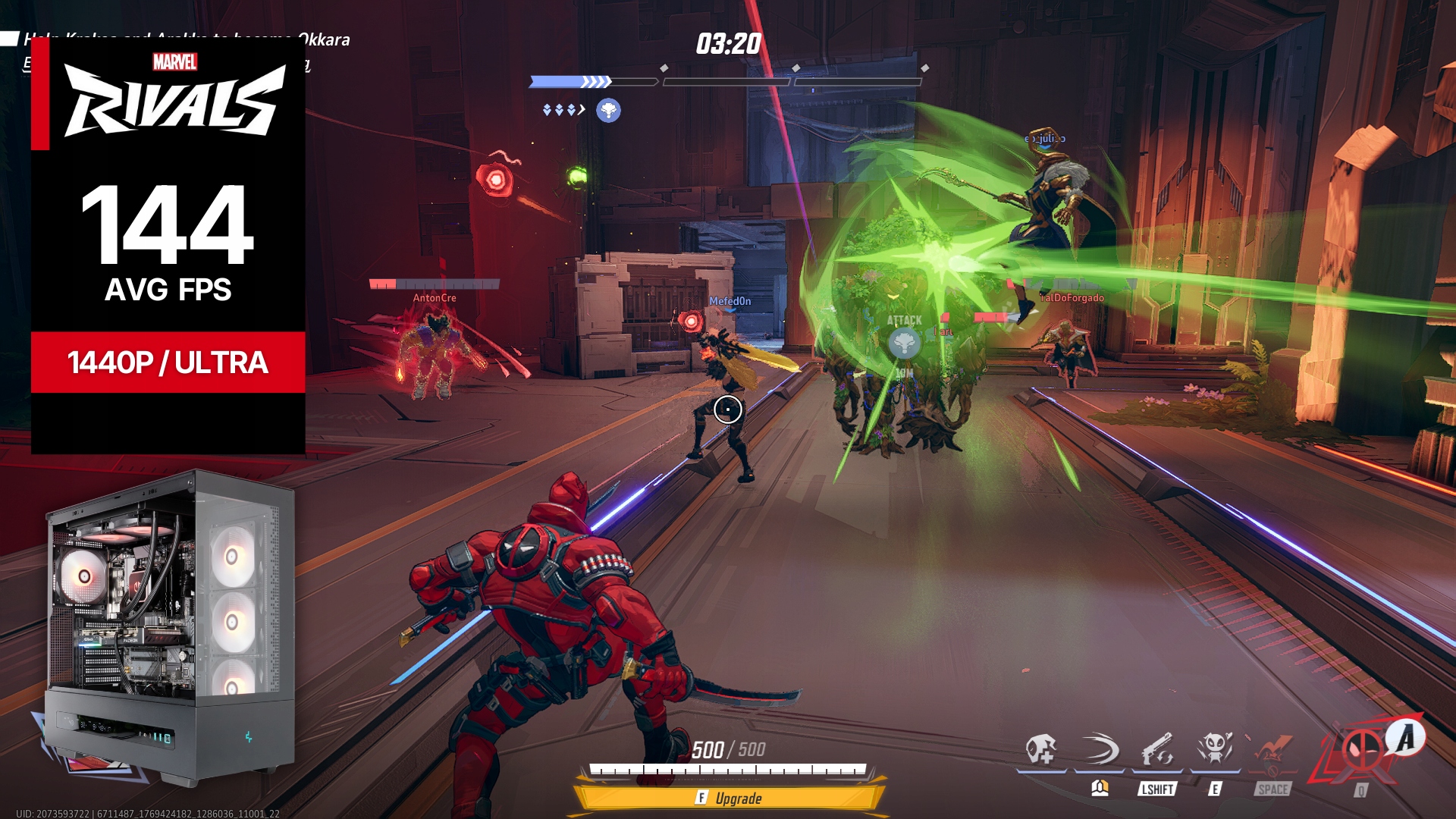This screenshot has height=819, width=1456.
Task: Trigger the chibi Deadpool ability icon
Action: click(1215, 750)
